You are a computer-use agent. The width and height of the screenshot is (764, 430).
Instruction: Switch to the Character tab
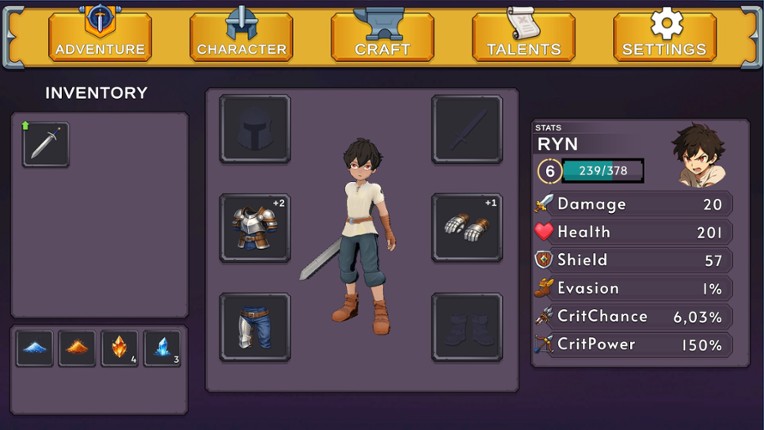point(241,37)
